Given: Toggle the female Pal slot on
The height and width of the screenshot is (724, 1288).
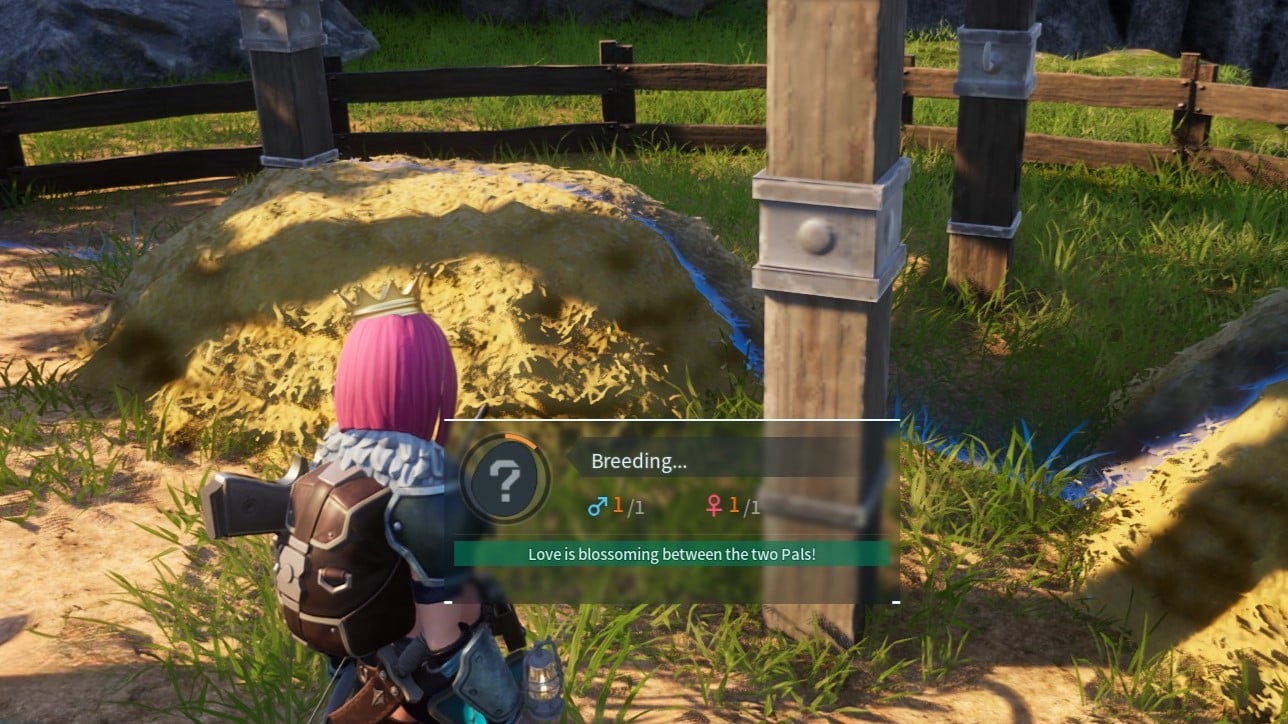Looking at the screenshot, I should click(728, 506).
